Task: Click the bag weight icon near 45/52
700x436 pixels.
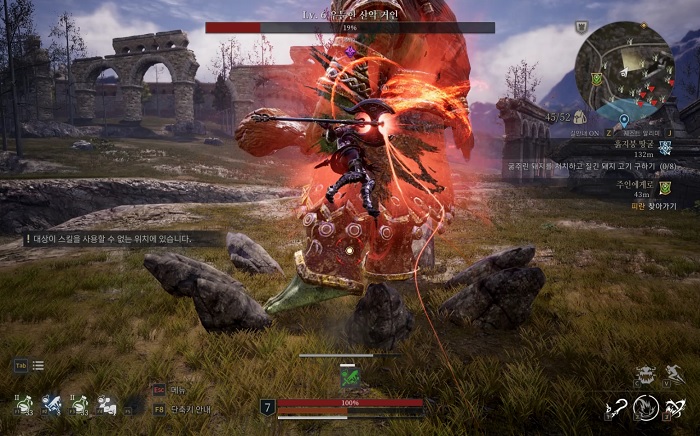Action: click(580, 117)
